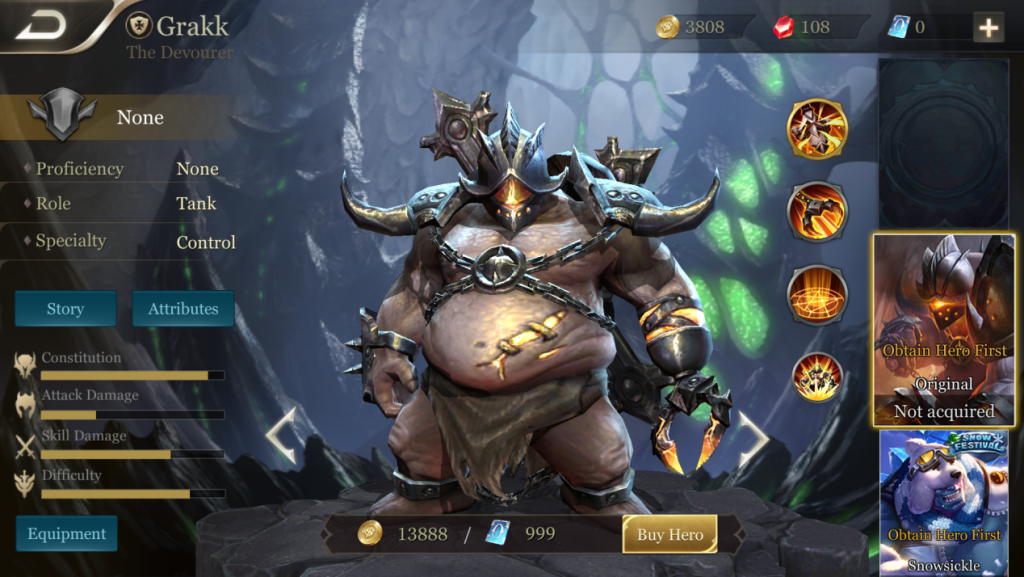View the bottom ultimate skill icon
The image size is (1024, 577).
817,377
